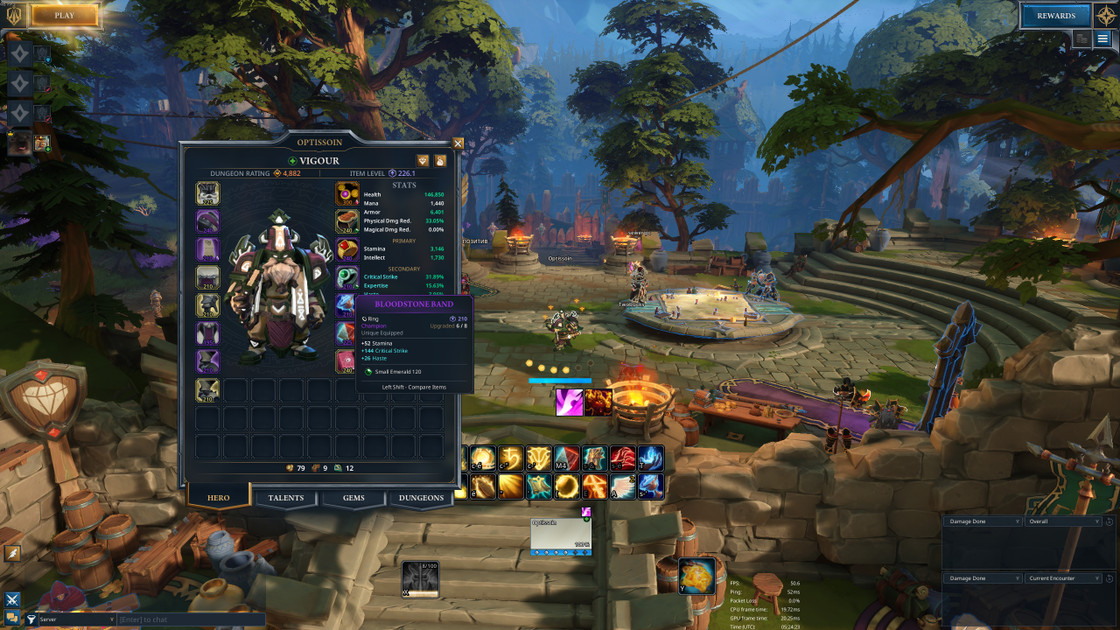The height and width of the screenshot is (630, 1120).
Task: Open the Current Encounter dropdown
Action: [1062, 579]
